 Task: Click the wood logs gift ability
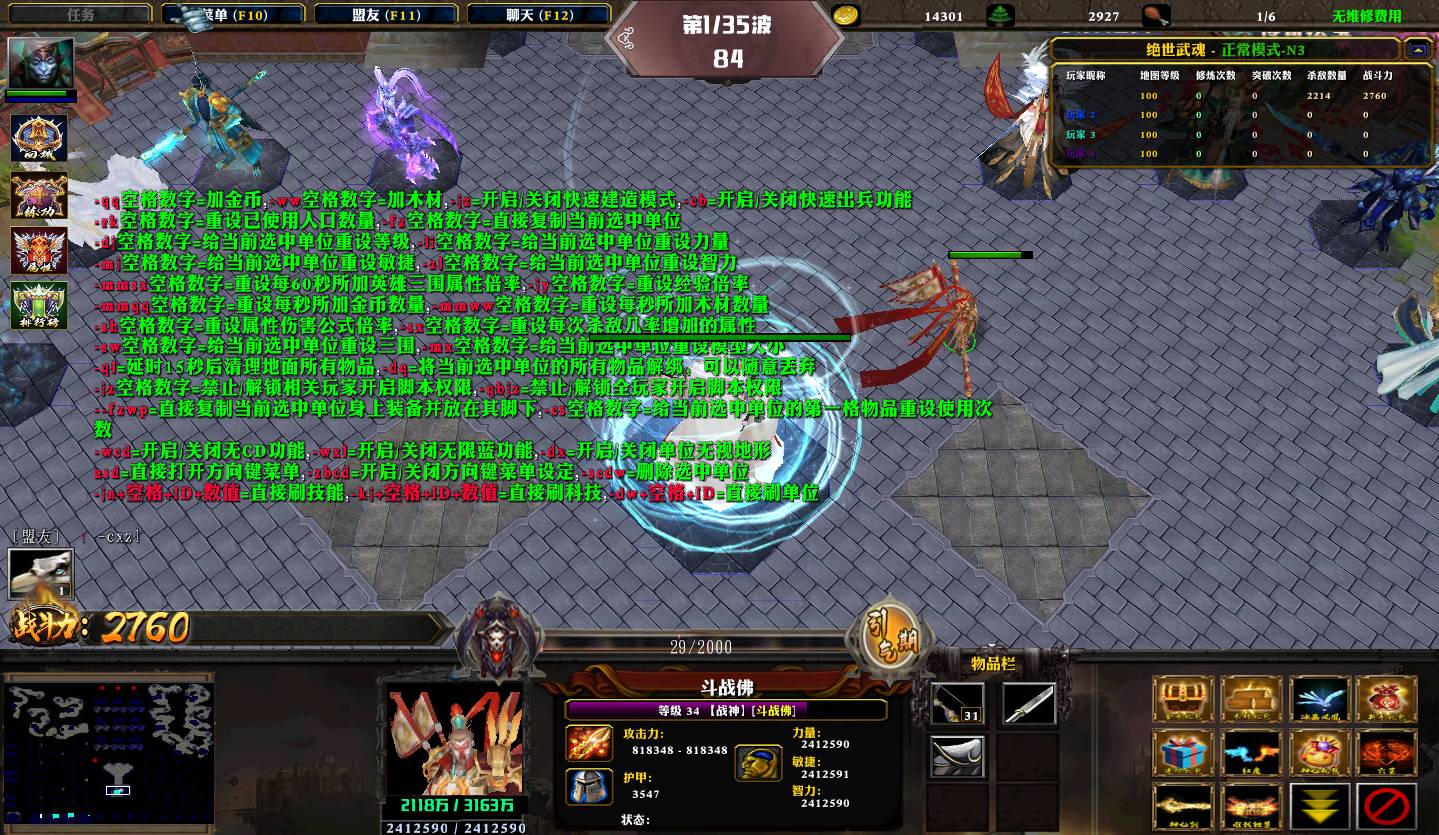[1251, 699]
